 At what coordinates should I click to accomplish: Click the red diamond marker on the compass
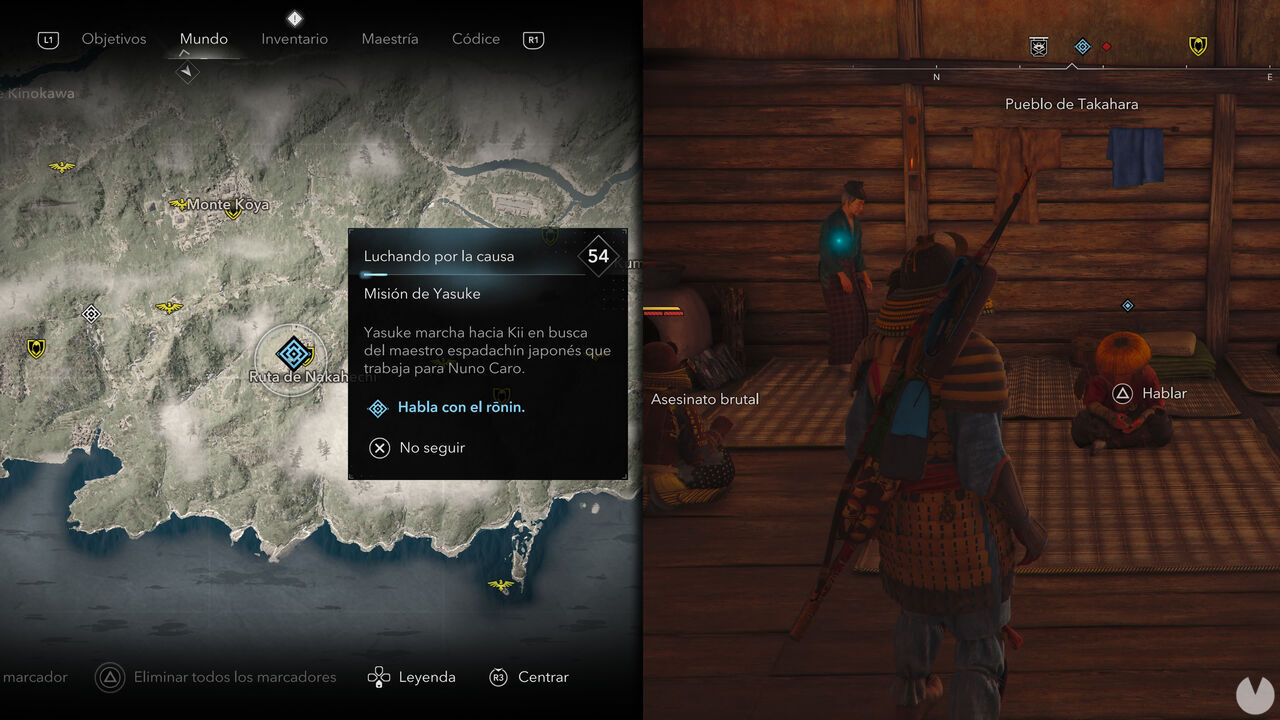(x=1104, y=46)
